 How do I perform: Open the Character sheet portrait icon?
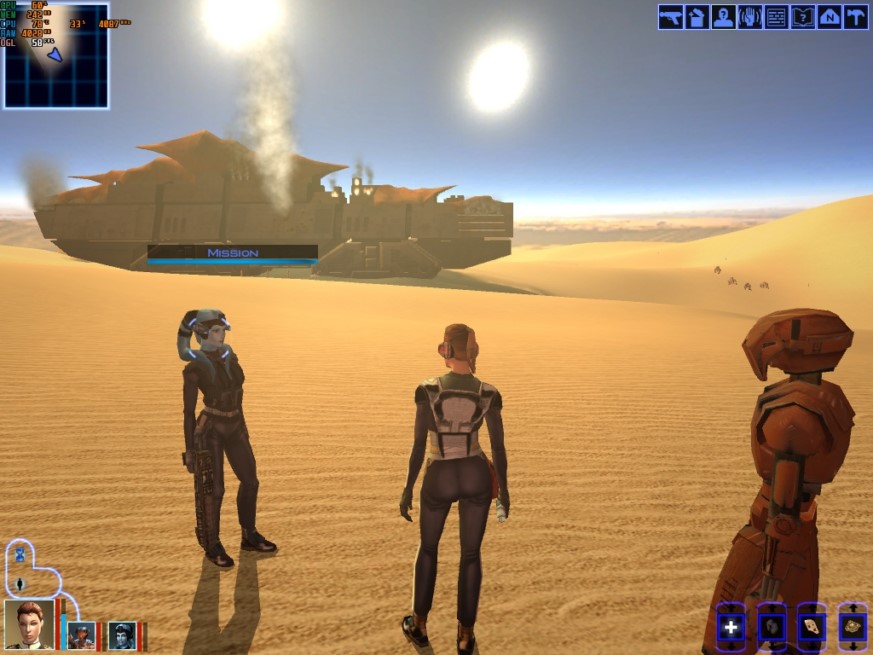(x=723, y=17)
